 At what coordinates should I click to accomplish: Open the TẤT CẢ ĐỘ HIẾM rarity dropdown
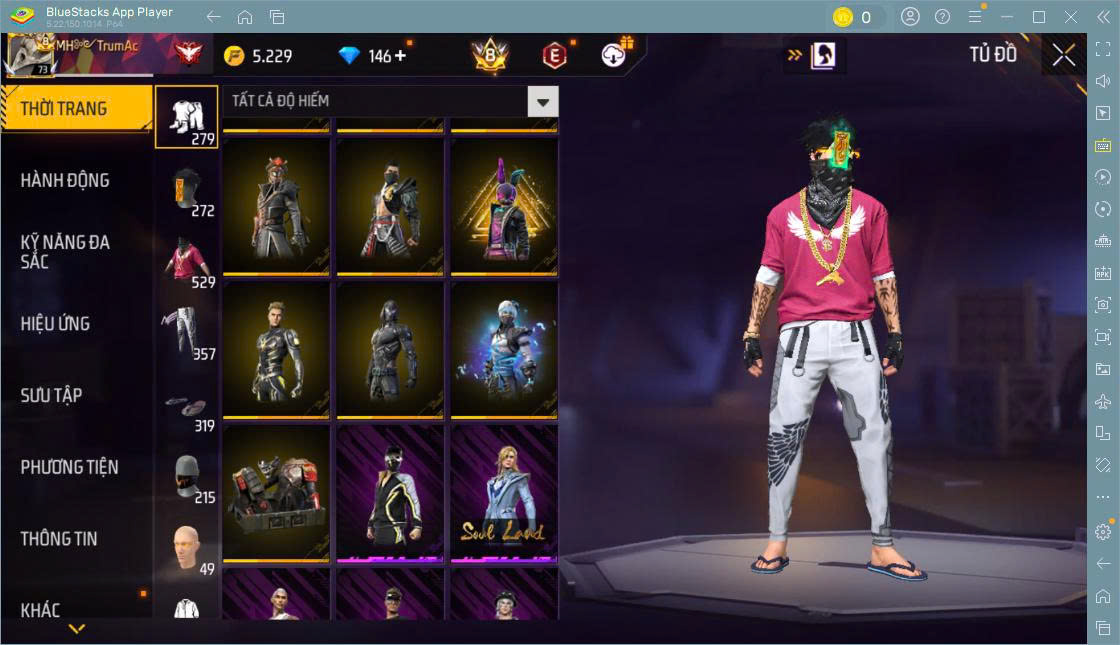[542, 101]
